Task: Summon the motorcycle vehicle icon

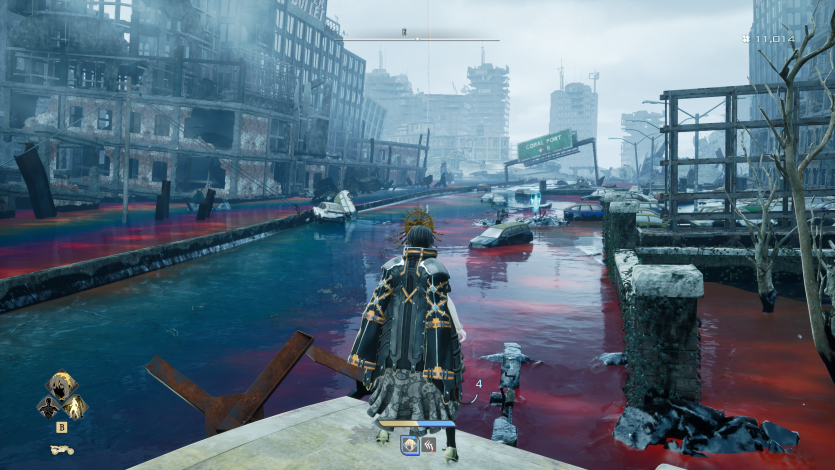Action: (x=61, y=449)
